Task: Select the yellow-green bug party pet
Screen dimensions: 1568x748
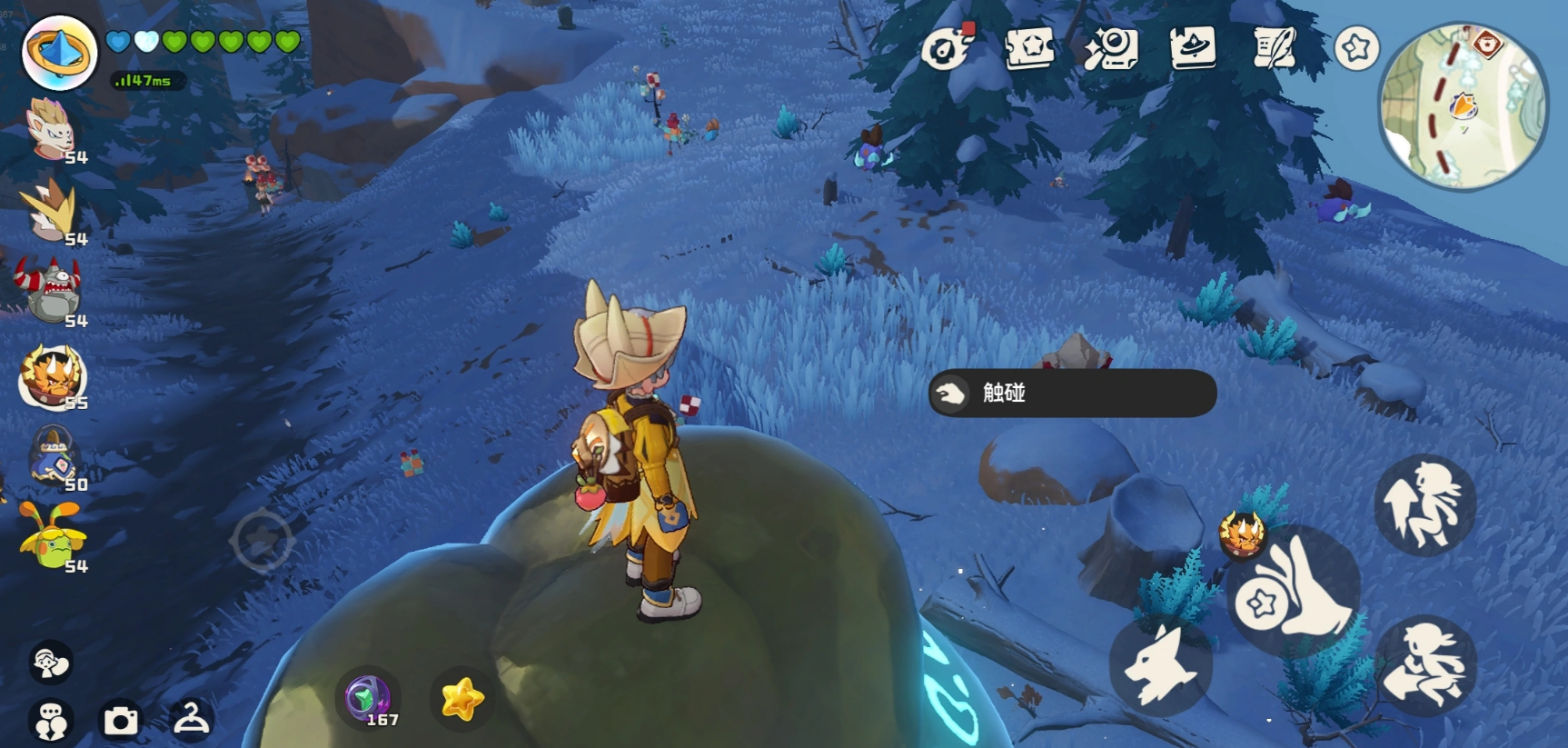Action: pos(53,538)
